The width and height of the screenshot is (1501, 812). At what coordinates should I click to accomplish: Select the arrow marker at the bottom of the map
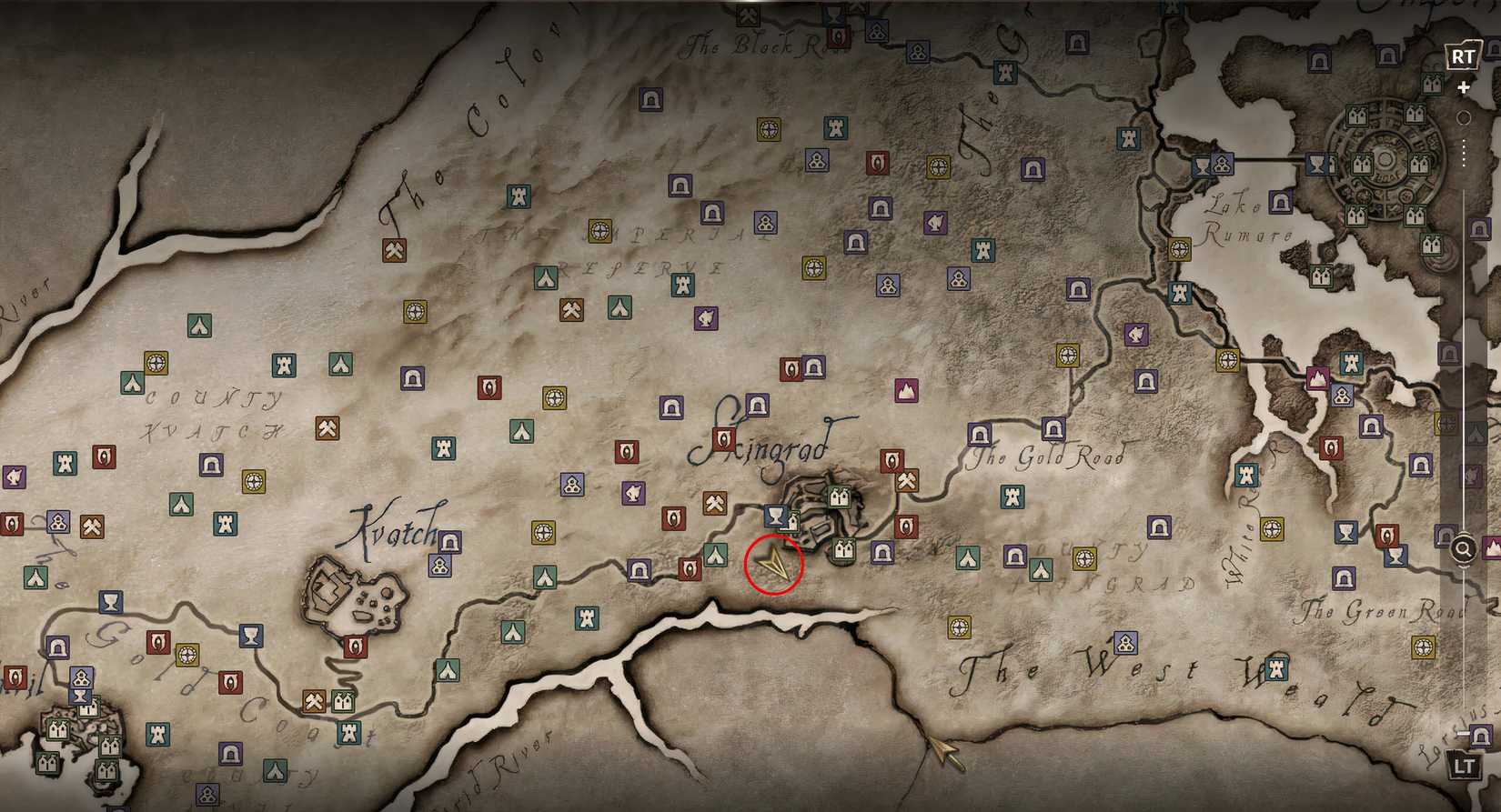pyautogui.click(x=943, y=753)
